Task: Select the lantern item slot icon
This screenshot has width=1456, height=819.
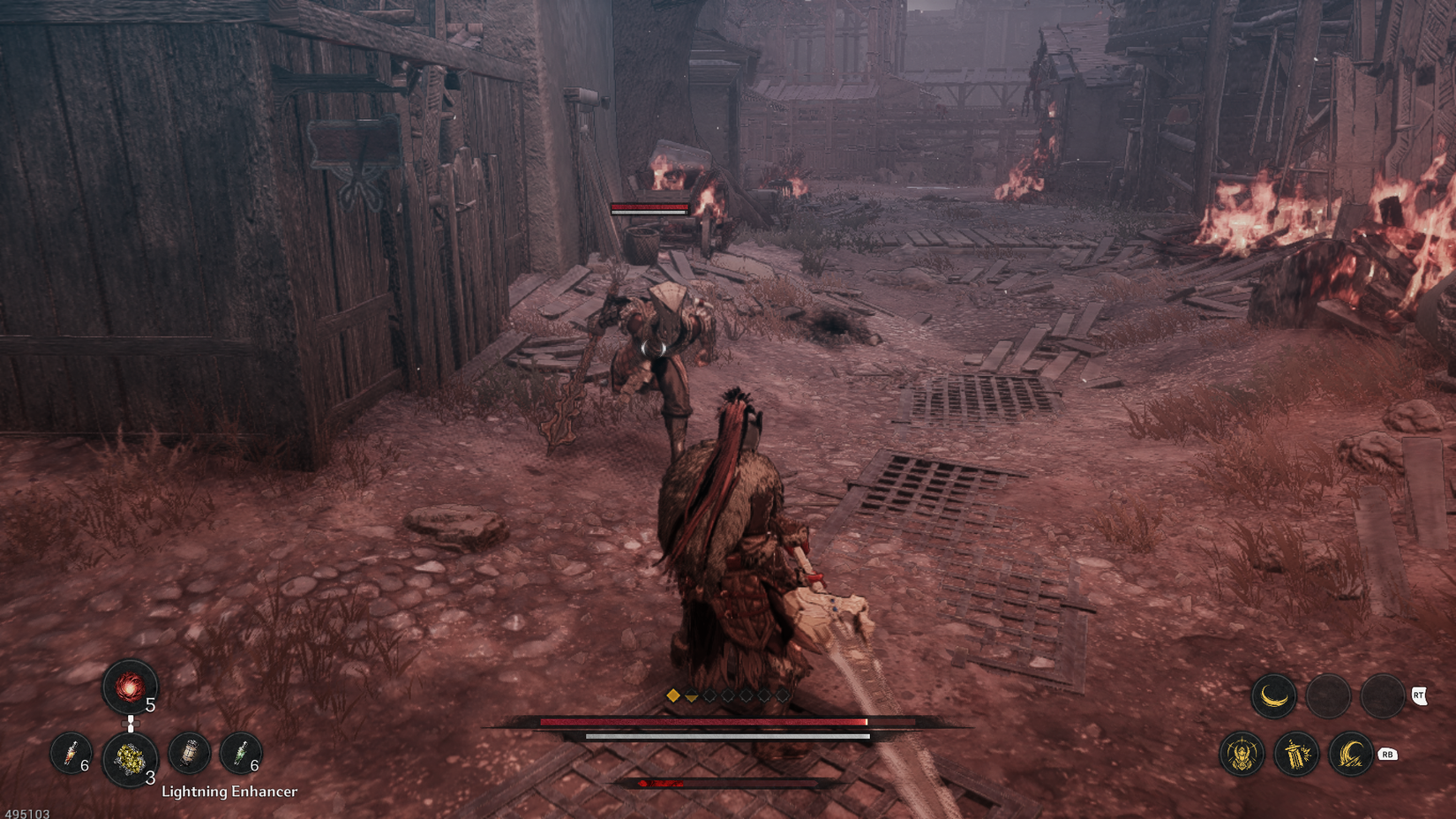Action: [190, 755]
